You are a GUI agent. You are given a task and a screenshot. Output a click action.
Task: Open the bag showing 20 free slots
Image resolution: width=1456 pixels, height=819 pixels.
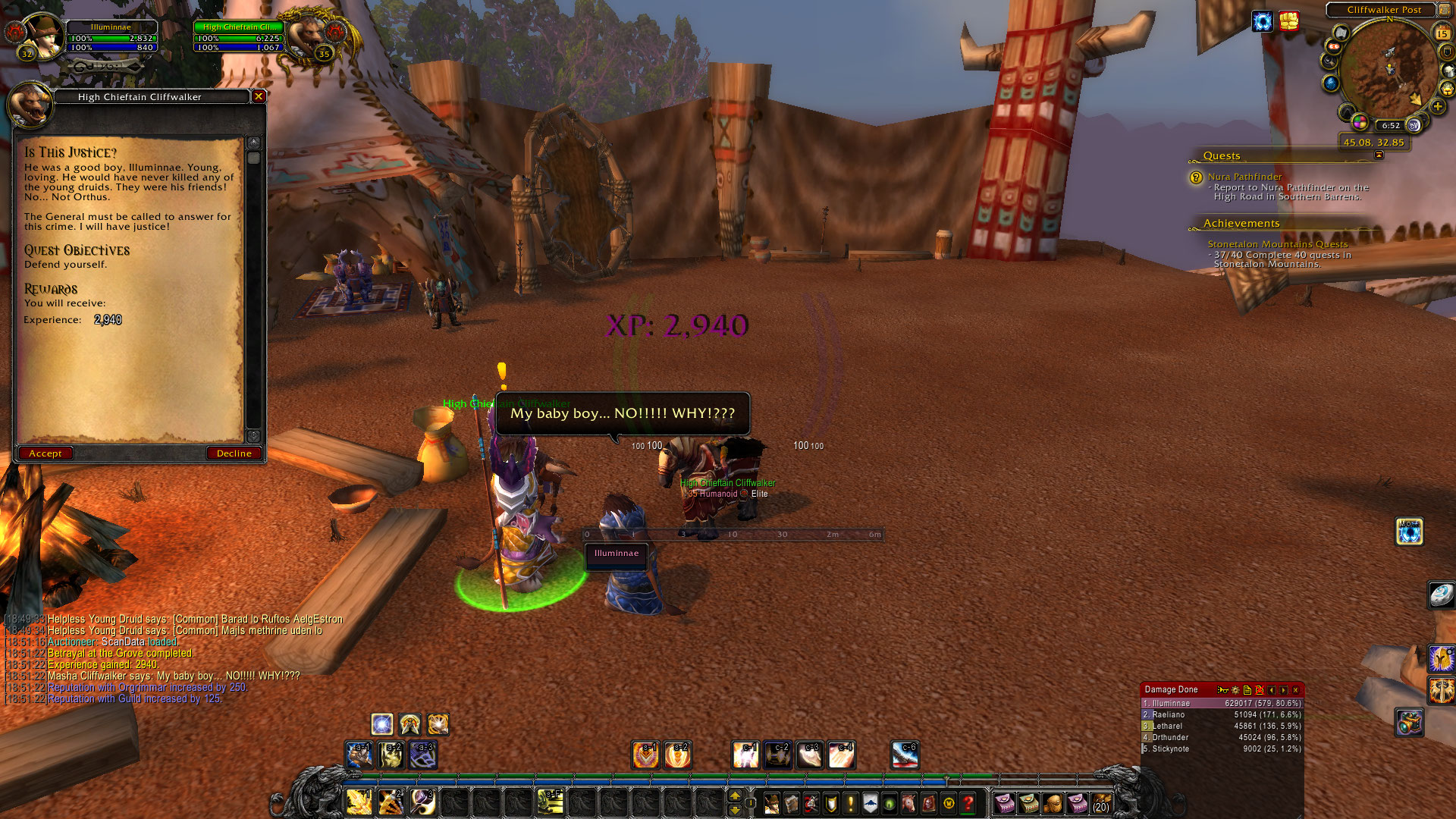pos(1101,803)
